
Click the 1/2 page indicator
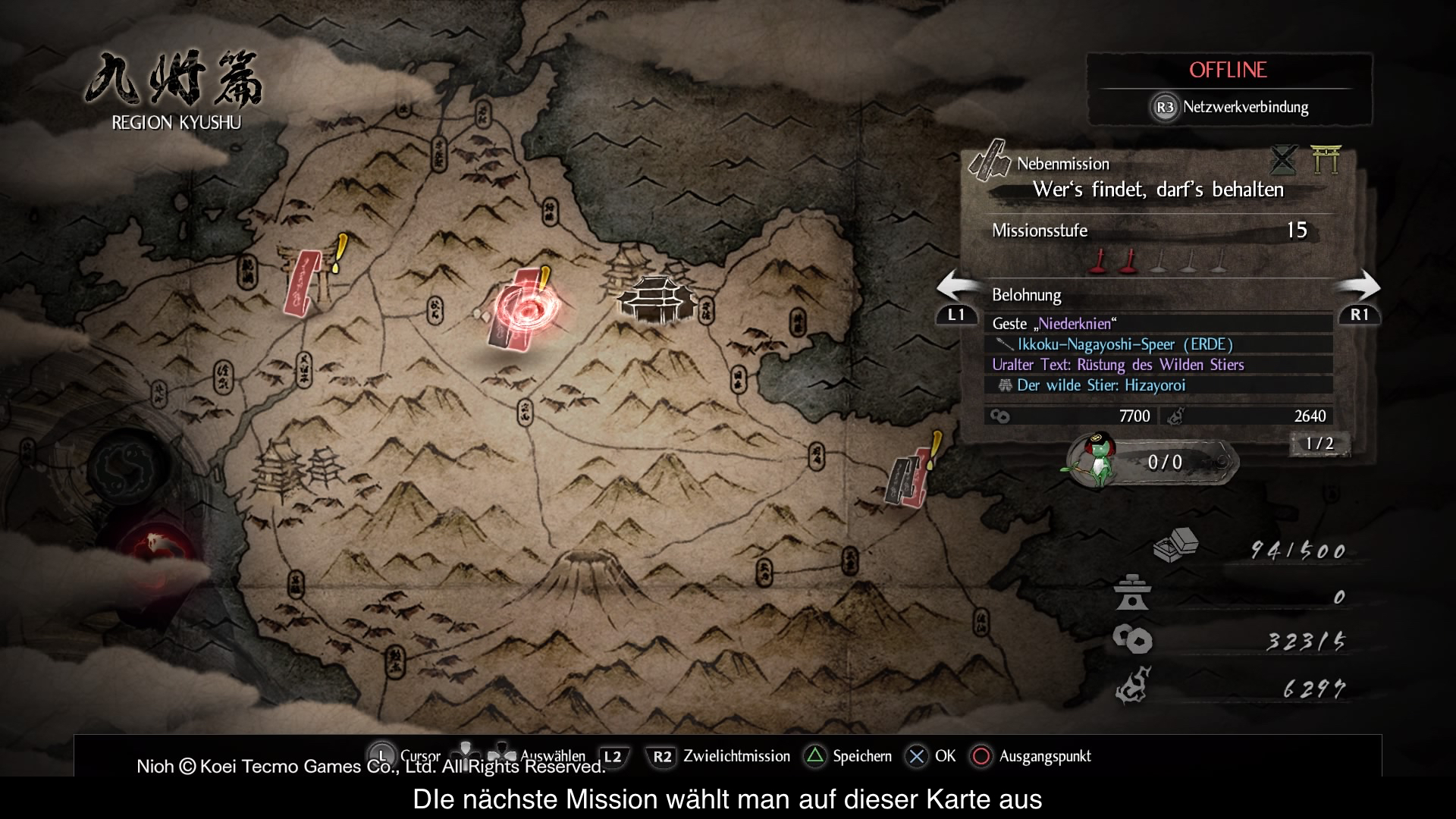(1319, 444)
